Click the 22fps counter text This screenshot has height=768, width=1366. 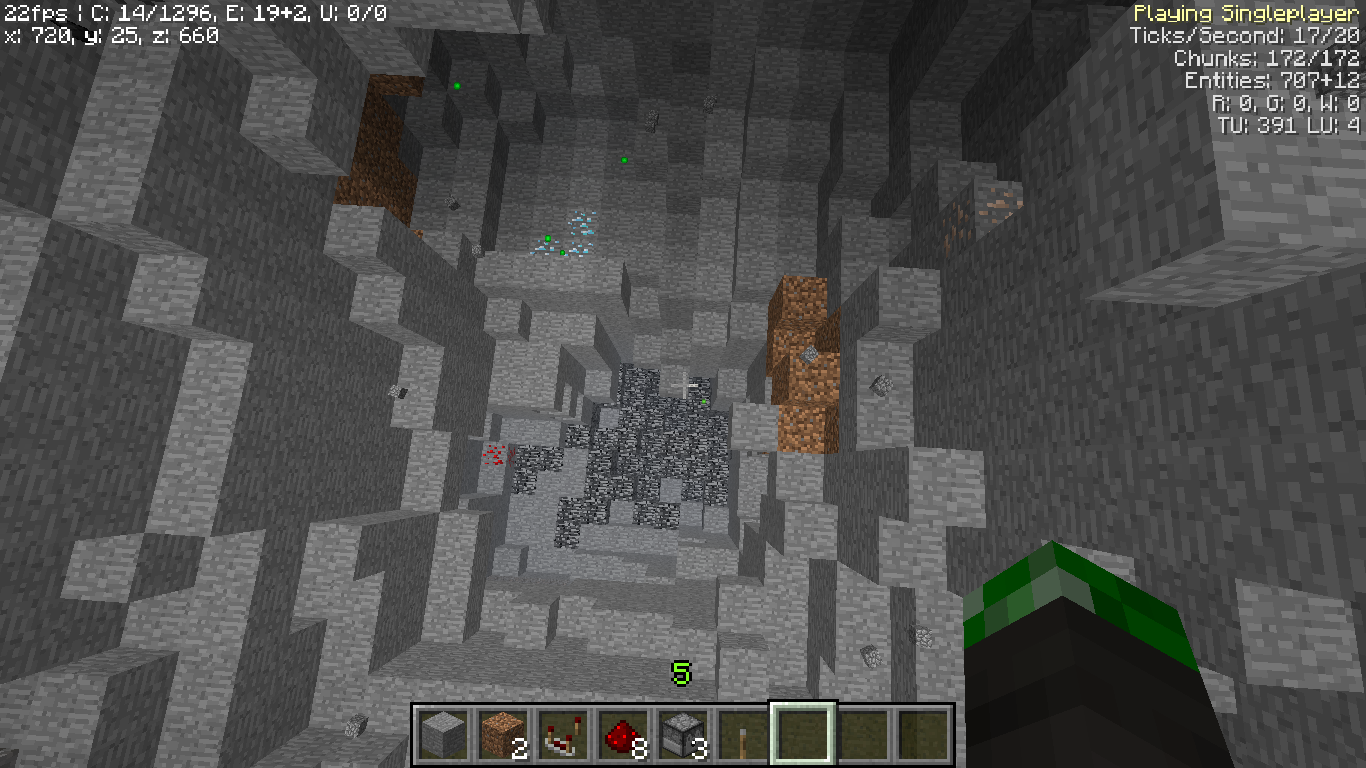pos(33,13)
